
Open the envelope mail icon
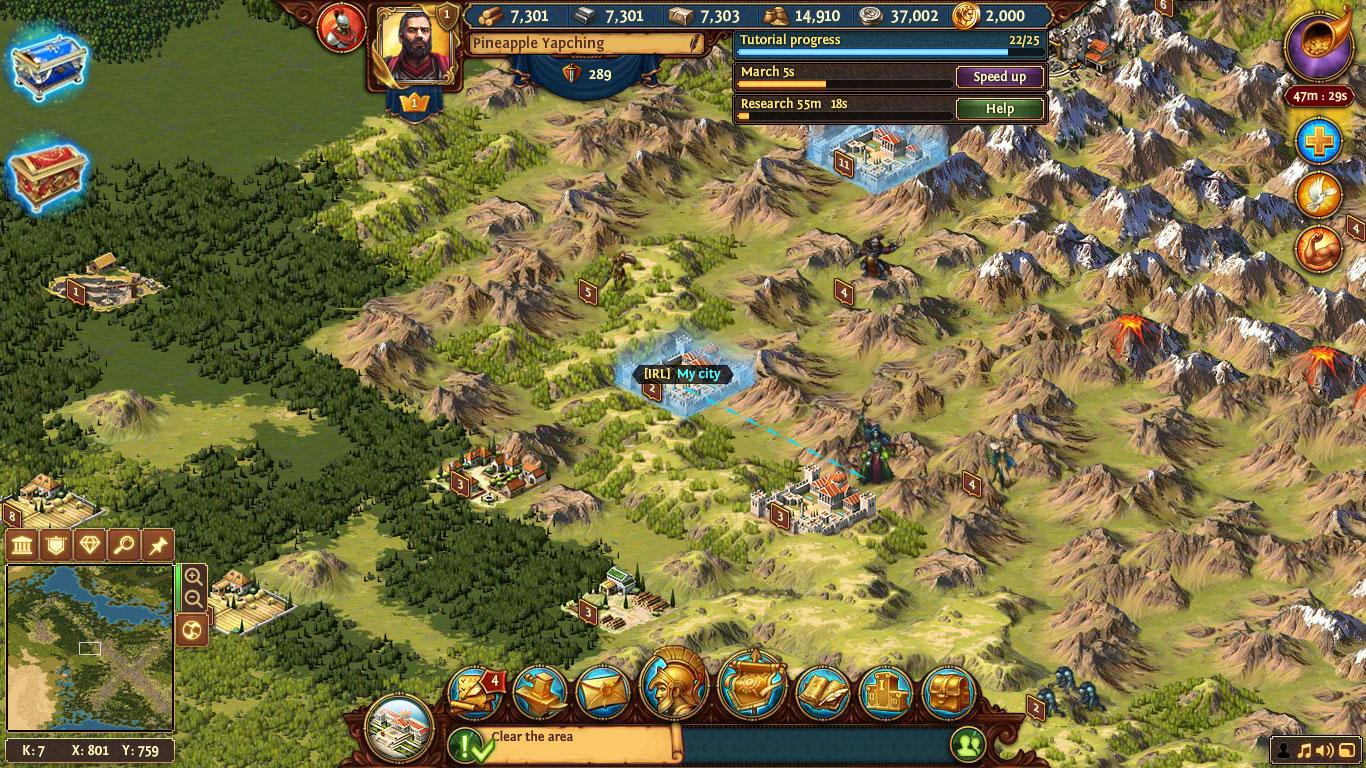pyautogui.click(x=605, y=692)
